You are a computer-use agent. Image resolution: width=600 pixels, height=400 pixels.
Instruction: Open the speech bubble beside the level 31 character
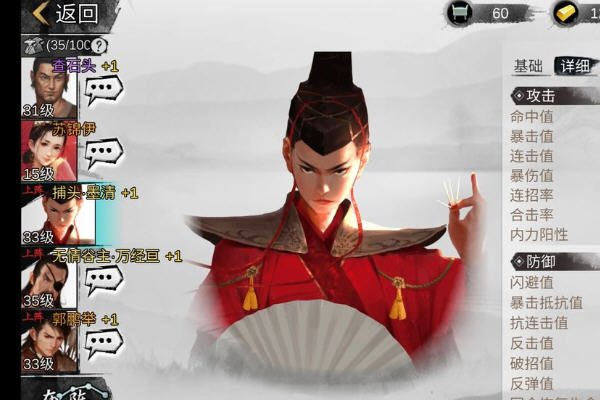tap(103, 90)
